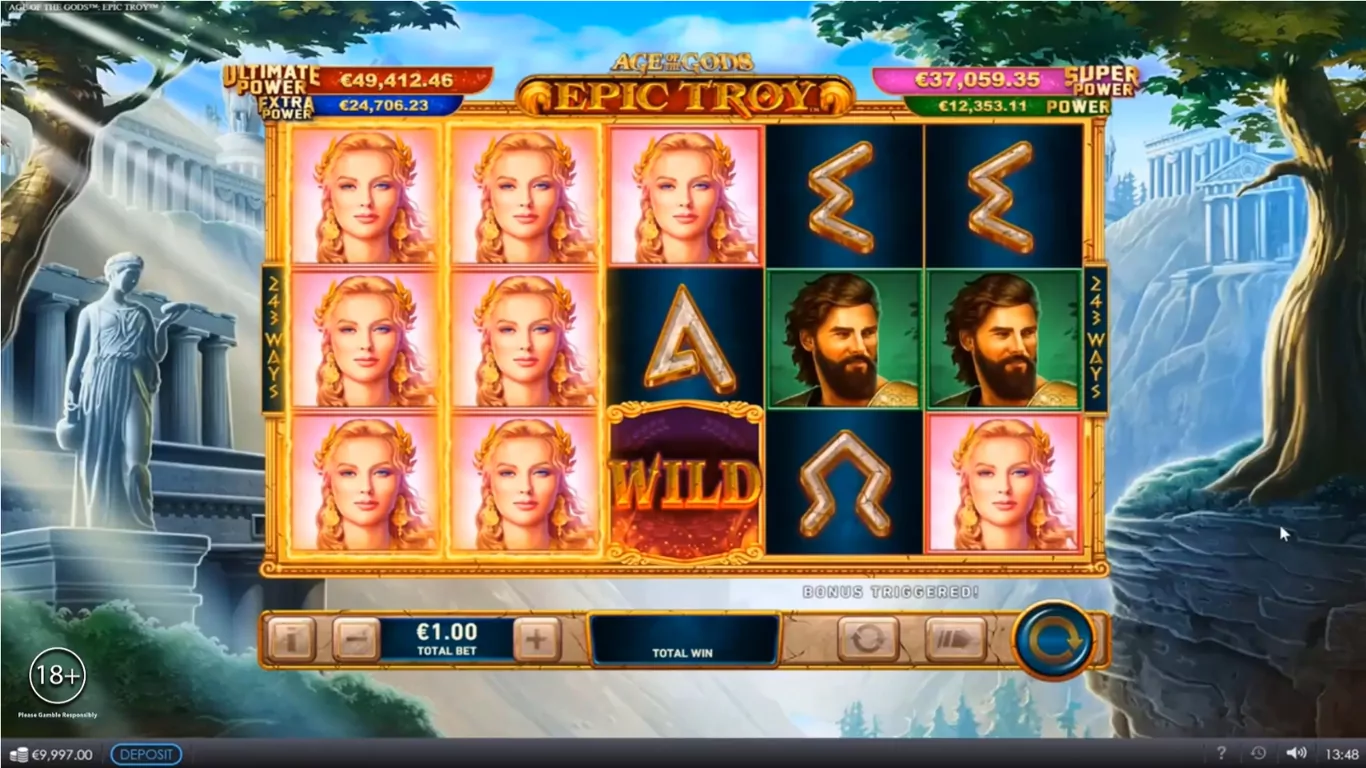
Task: Toggle turbo mode with the fast-forward button
Action: coord(955,639)
